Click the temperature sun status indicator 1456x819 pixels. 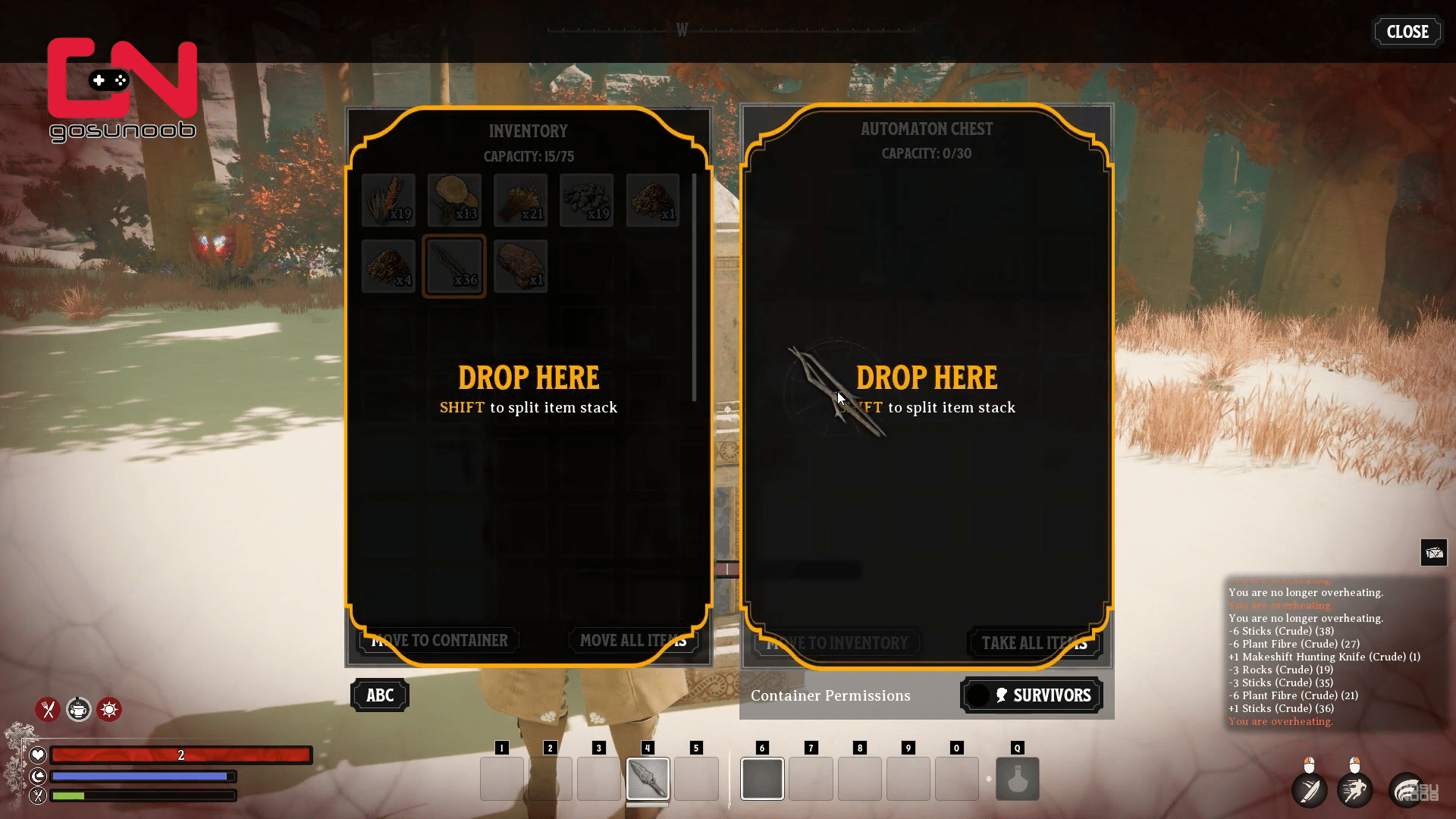tap(109, 710)
